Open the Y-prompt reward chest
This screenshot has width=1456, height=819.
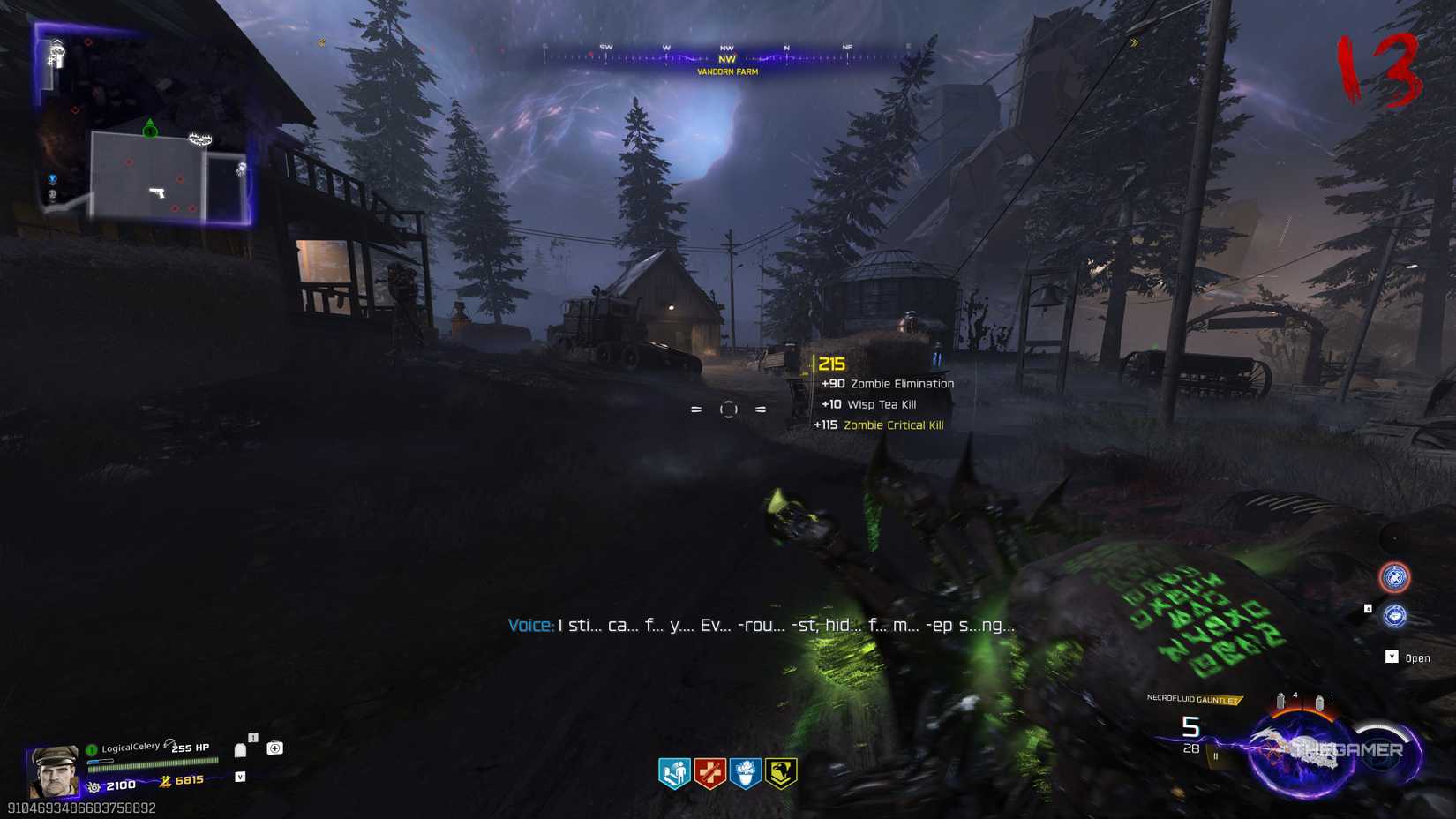(1394, 657)
